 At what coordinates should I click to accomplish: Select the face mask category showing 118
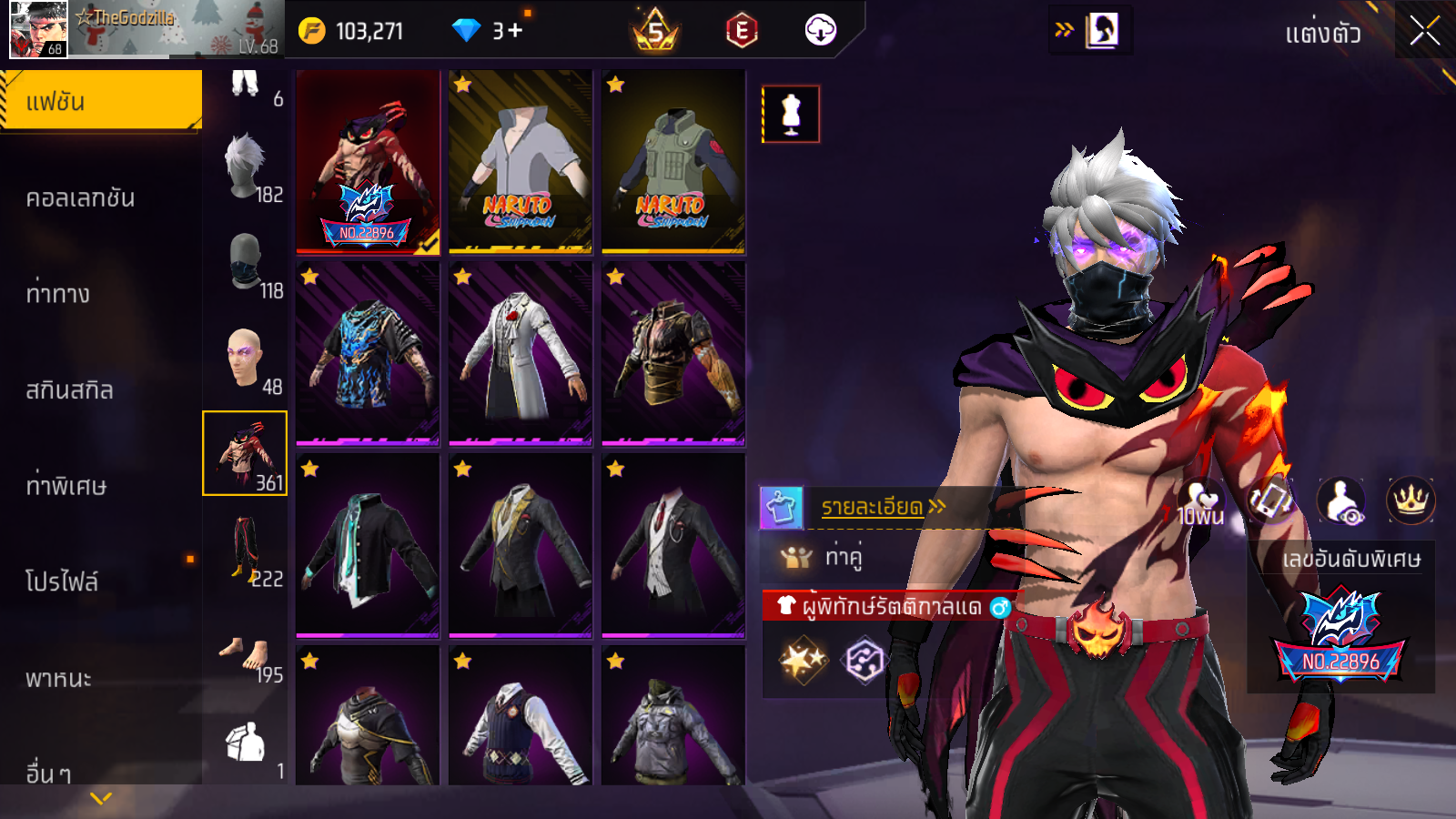(x=246, y=265)
